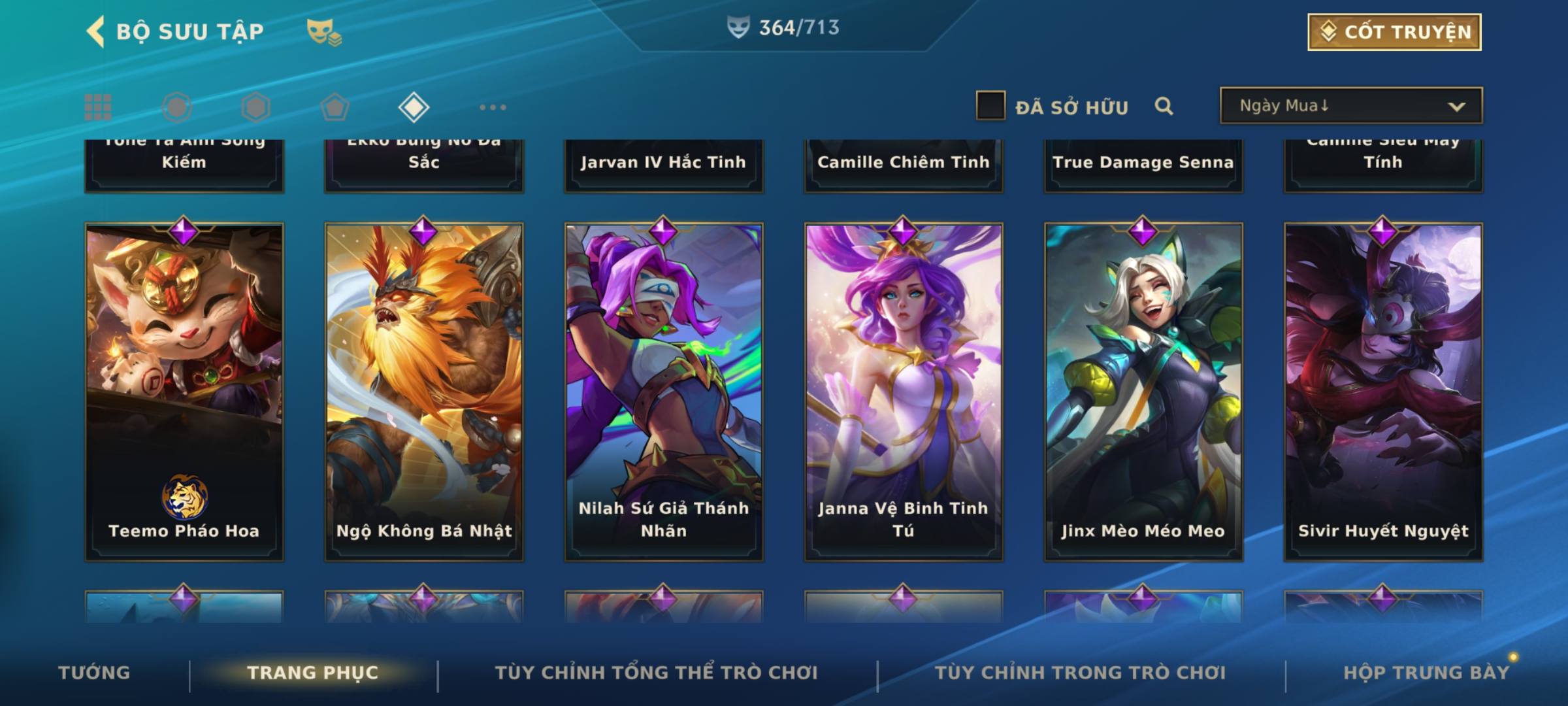Open the Cốt Truyện button
1568x706 pixels.
1394,32
